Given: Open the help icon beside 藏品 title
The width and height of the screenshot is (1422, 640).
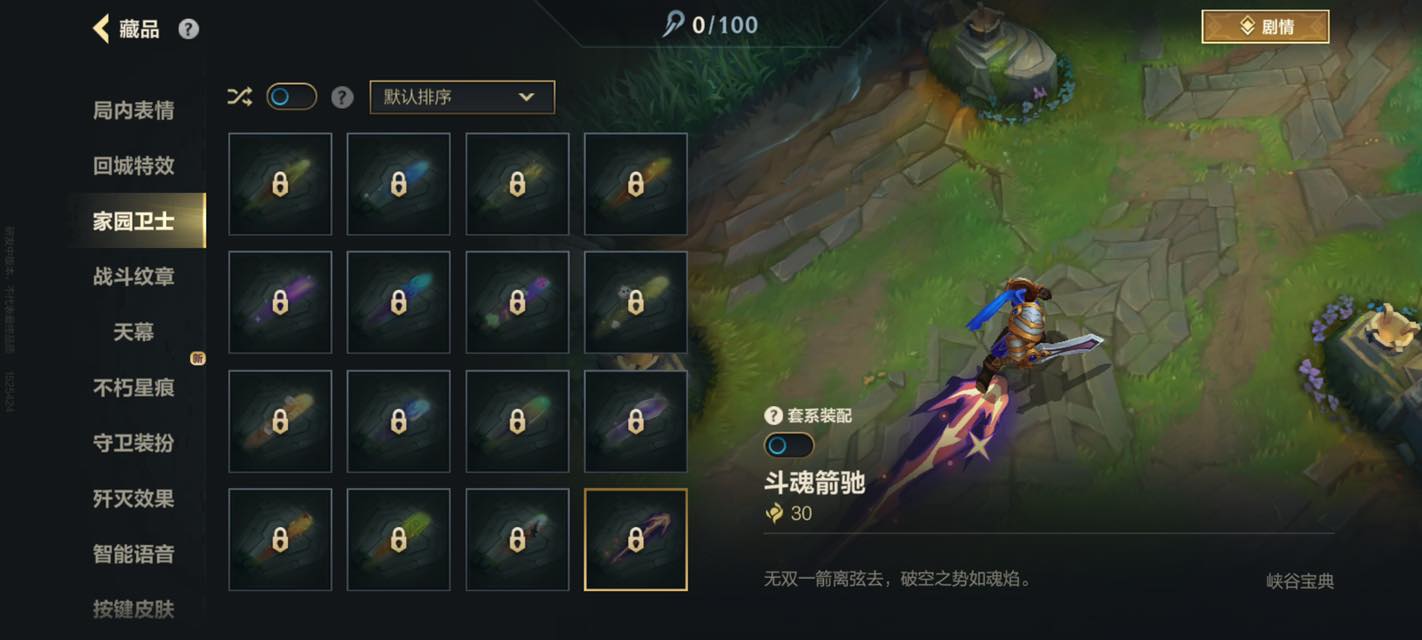Looking at the screenshot, I should click(188, 29).
